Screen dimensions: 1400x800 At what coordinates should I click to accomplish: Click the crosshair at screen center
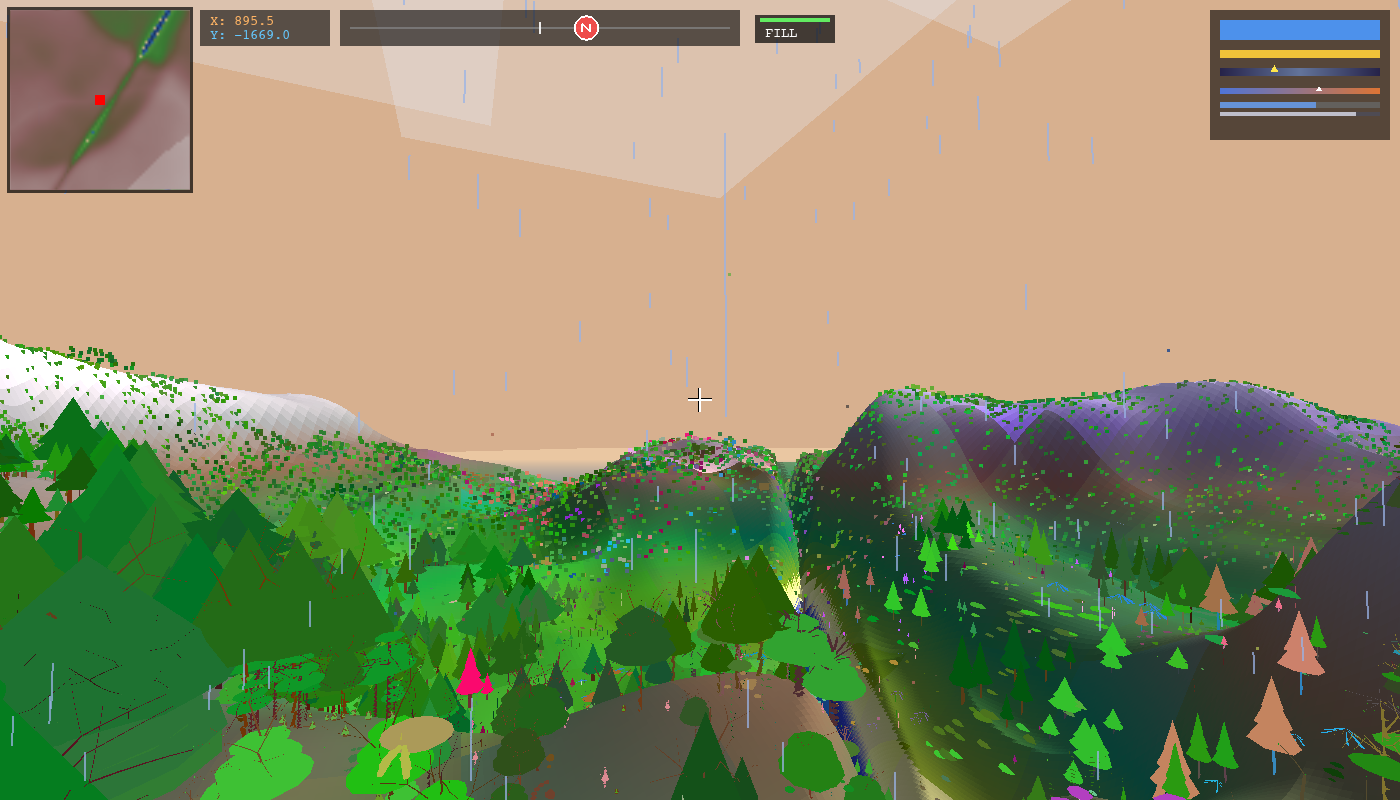tap(700, 400)
